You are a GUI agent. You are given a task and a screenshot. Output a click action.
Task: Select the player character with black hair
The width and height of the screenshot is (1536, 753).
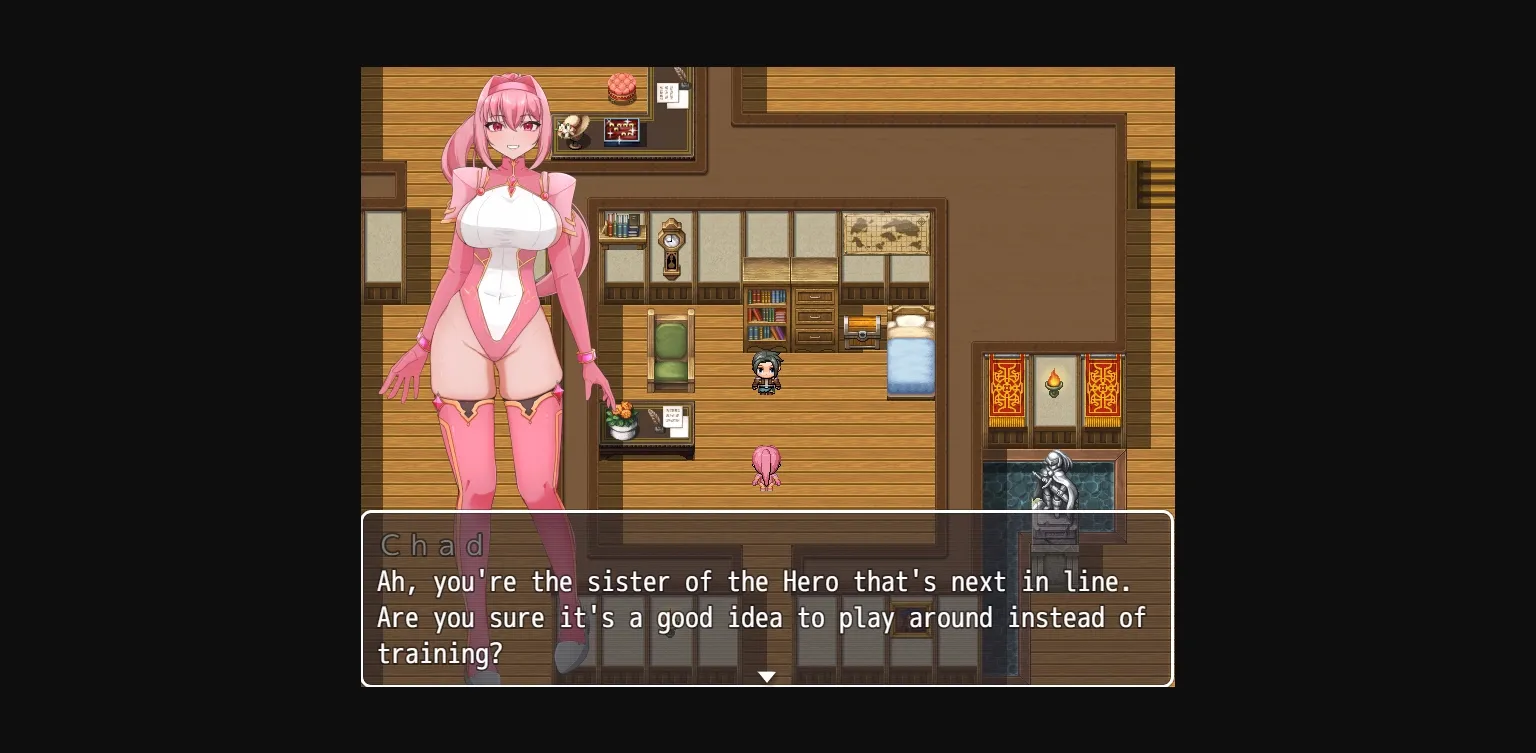click(766, 372)
